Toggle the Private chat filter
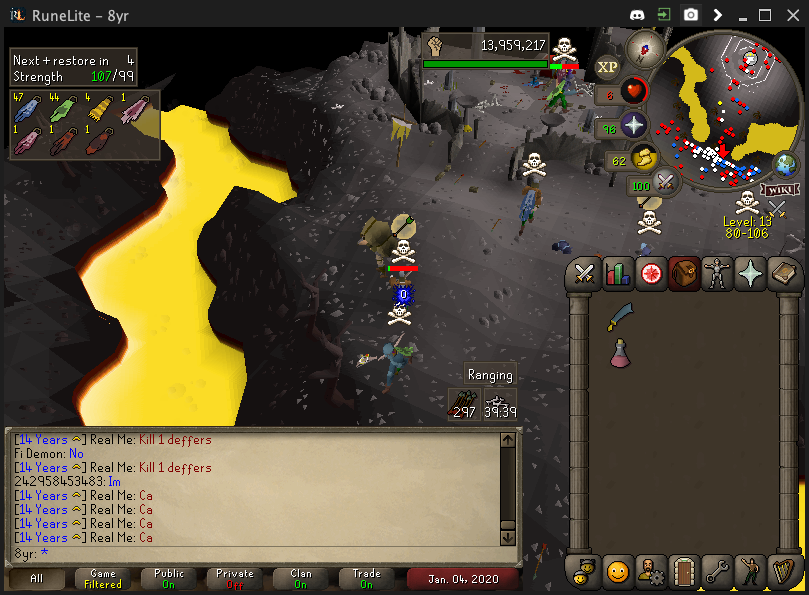Viewport: 809px width, 595px height. coord(235,578)
